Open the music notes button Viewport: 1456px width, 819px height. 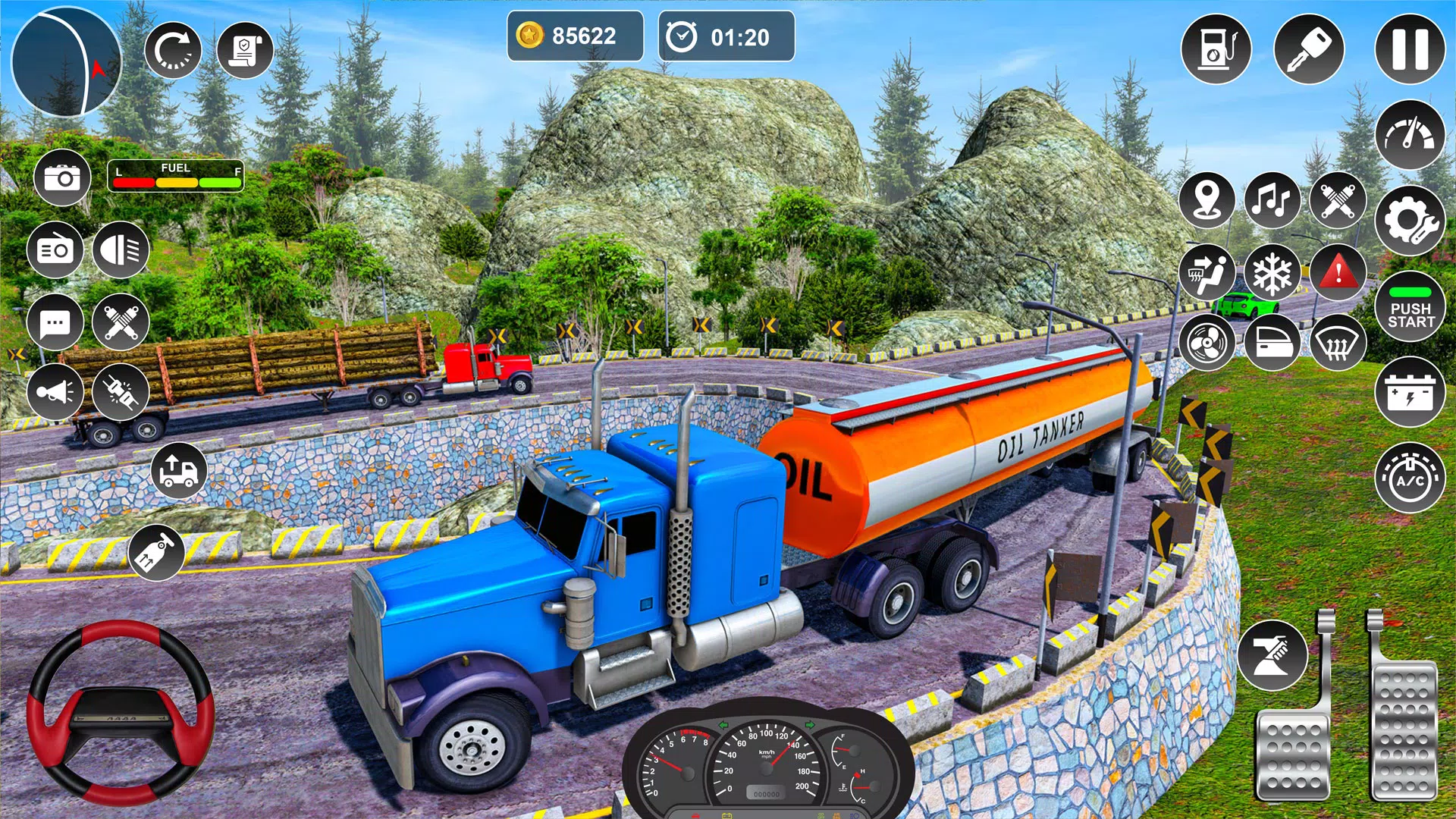coord(1272,200)
